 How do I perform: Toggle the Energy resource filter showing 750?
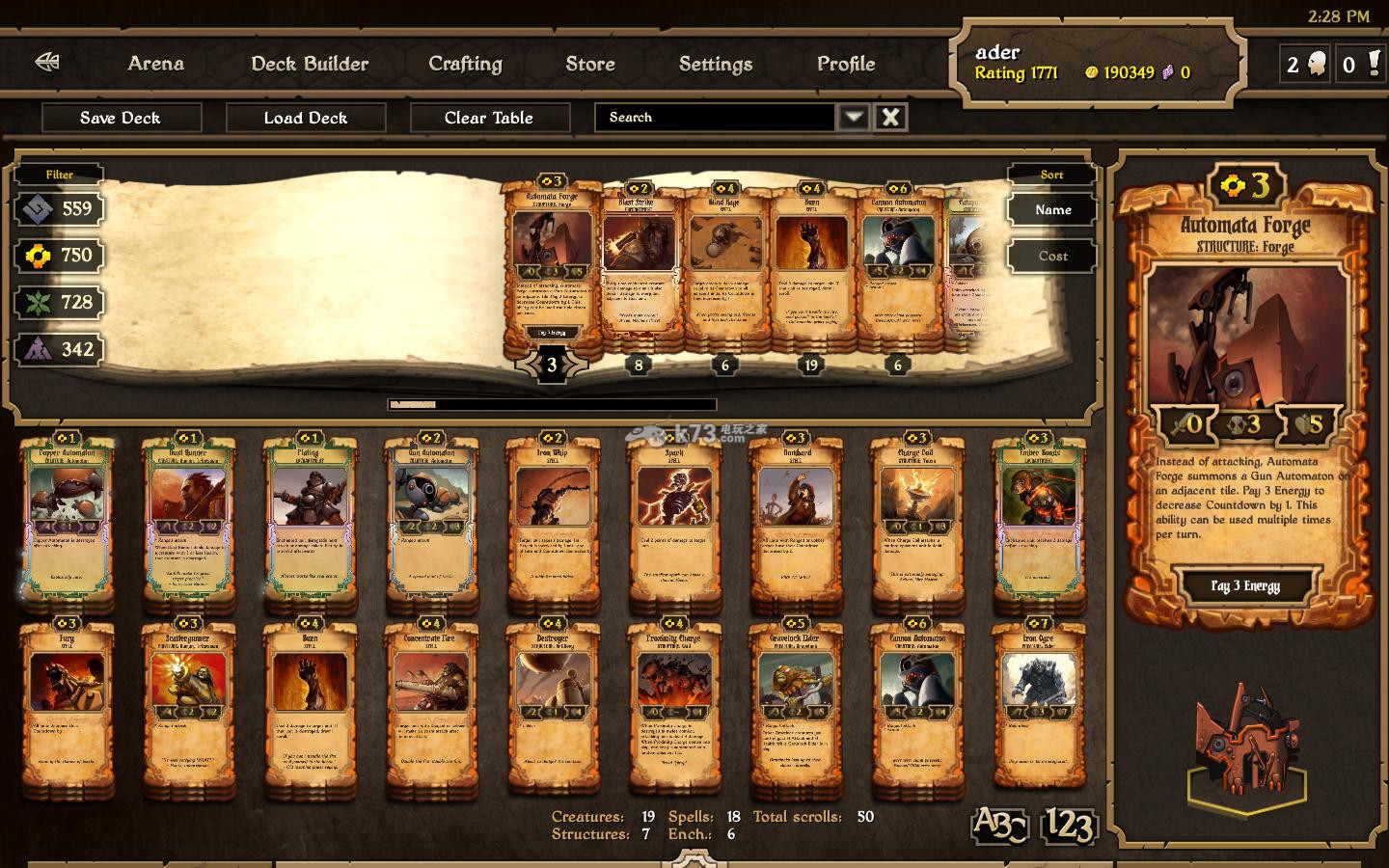pyautogui.click(x=60, y=256)
